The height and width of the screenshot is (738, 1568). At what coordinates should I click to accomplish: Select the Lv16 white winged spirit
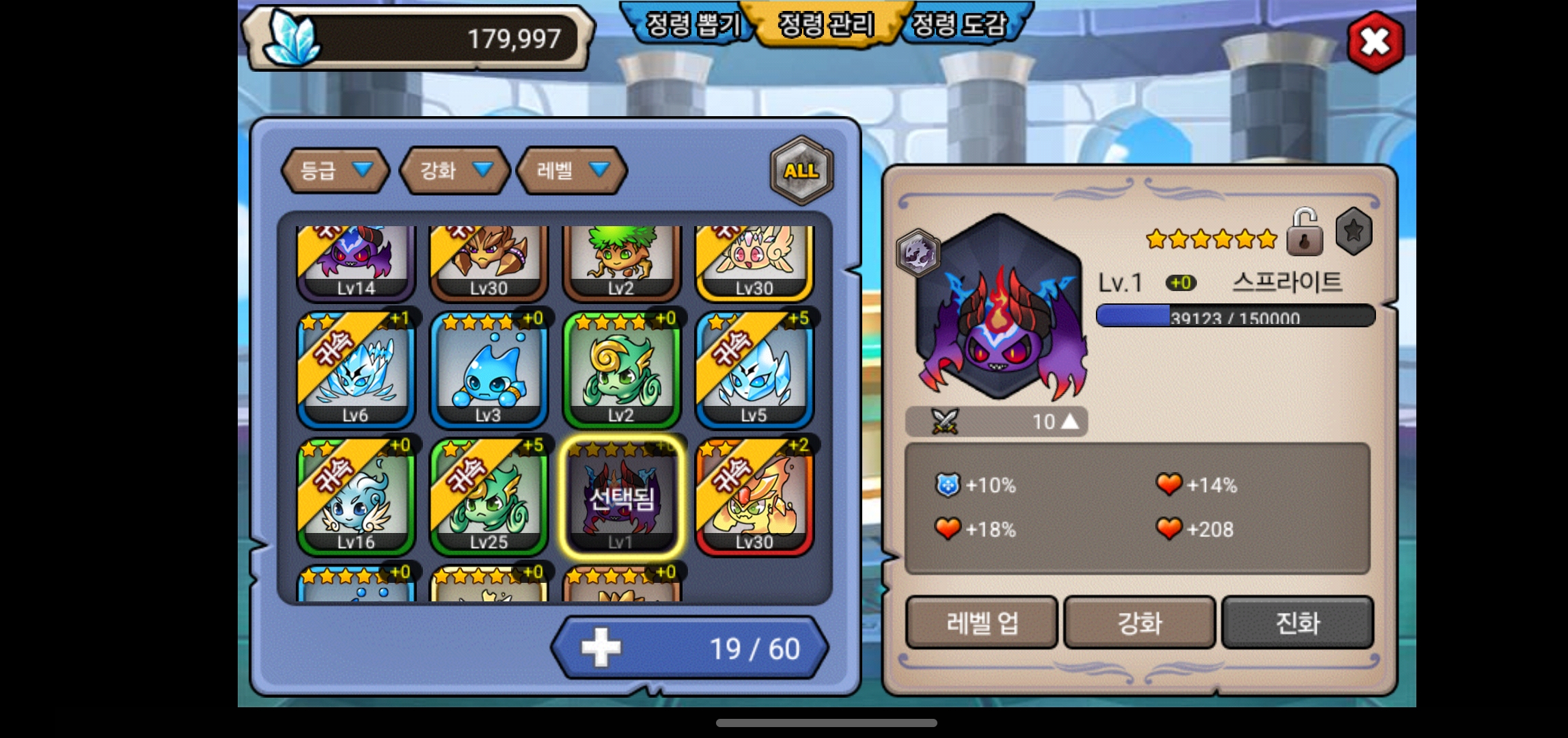(356, 497)
